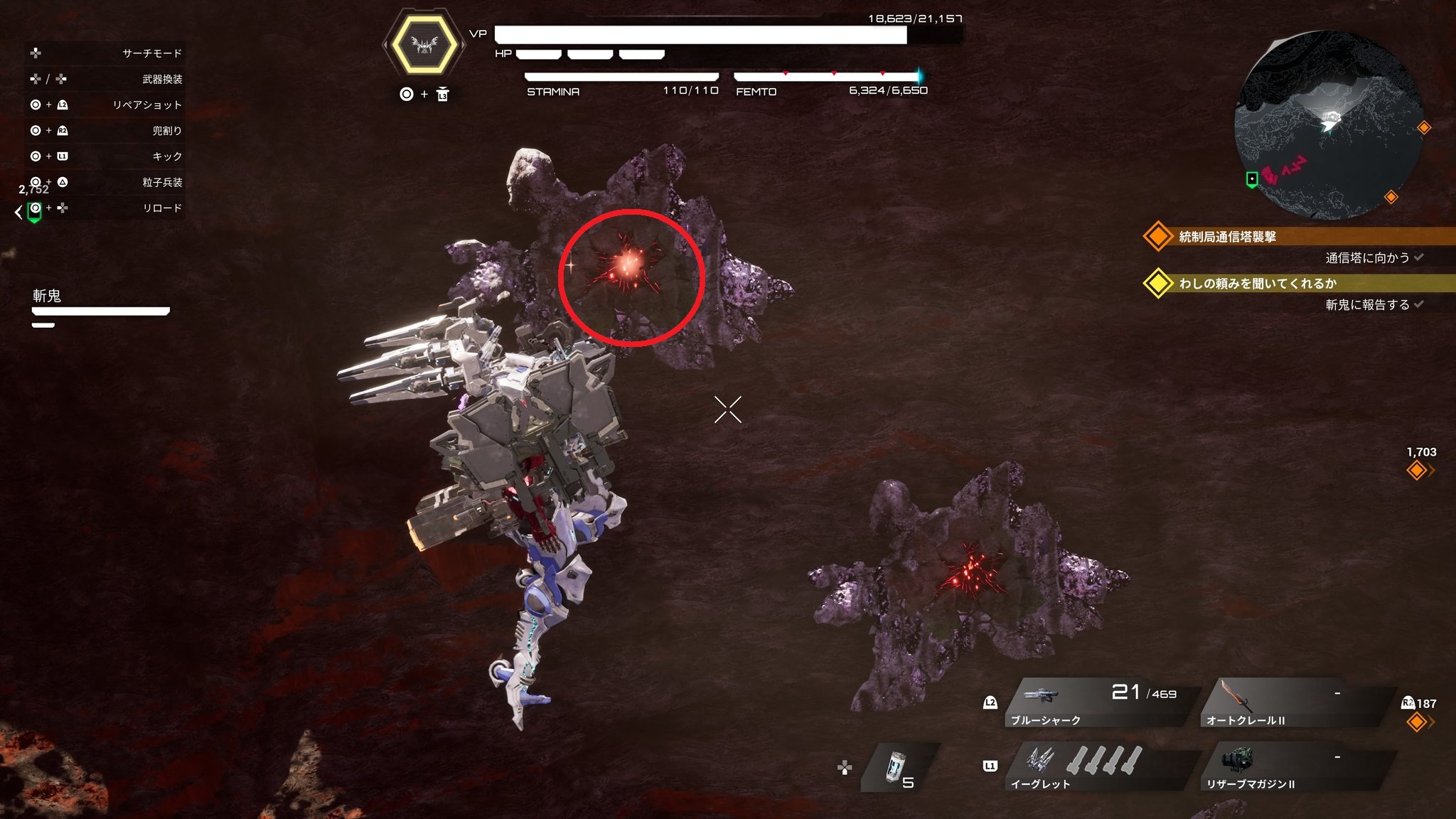Select the オートクレール II blade slot
The image size is (1456, 819).
(x=1294, y=702)
